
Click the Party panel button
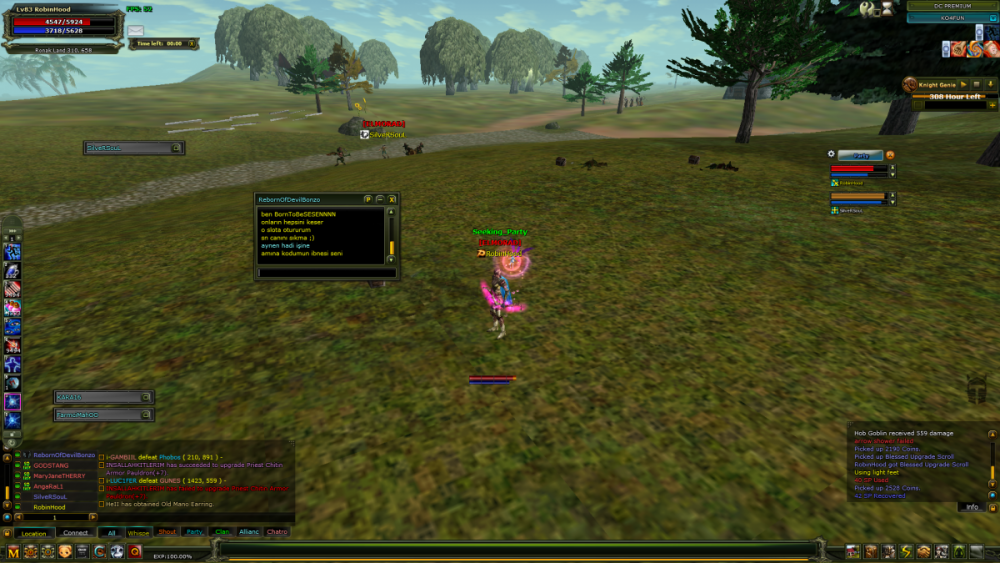click(x=859, y=155)
